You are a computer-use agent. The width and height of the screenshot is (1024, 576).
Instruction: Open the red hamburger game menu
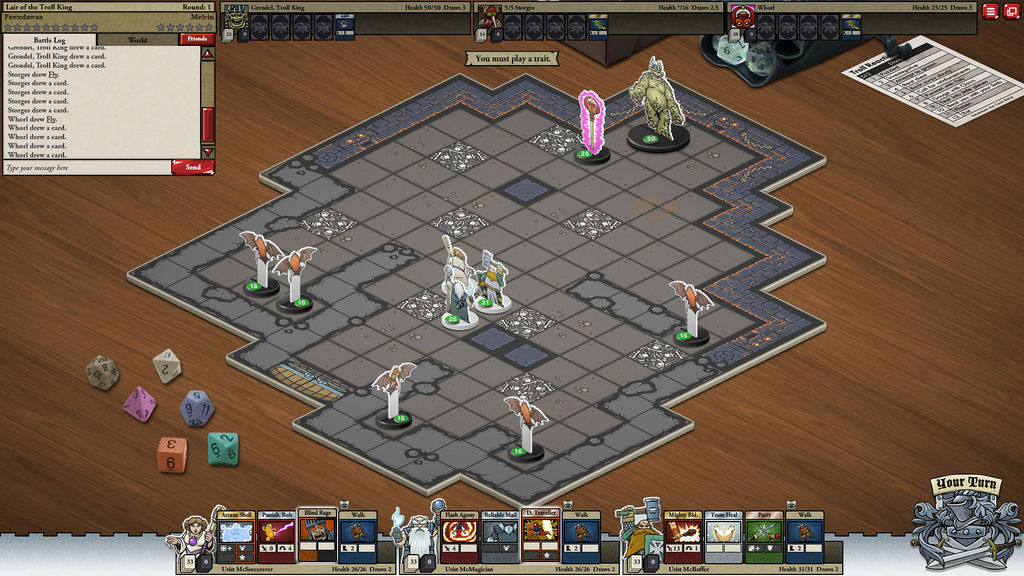[990, 11]
